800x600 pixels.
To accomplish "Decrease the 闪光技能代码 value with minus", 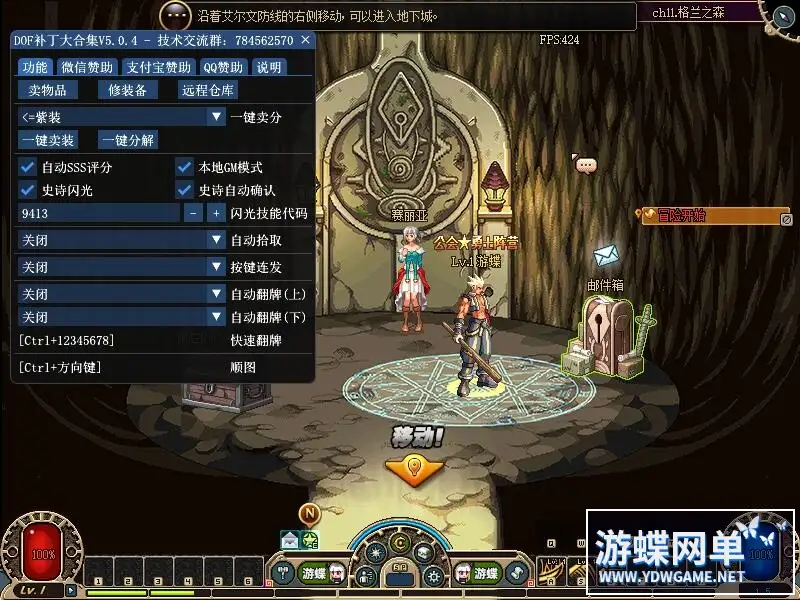I will point(193,213).
